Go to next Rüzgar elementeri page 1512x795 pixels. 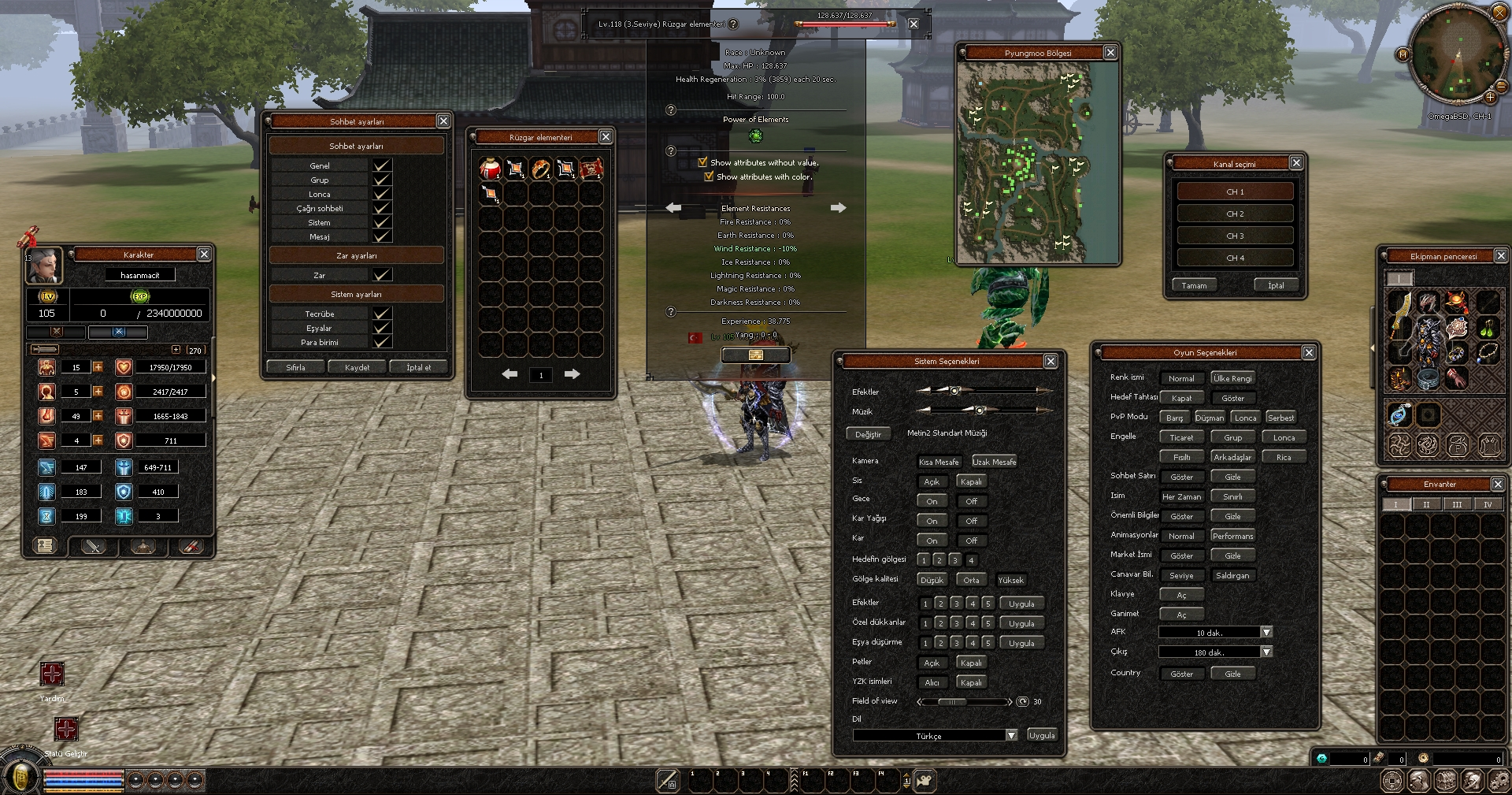(572, 374)
